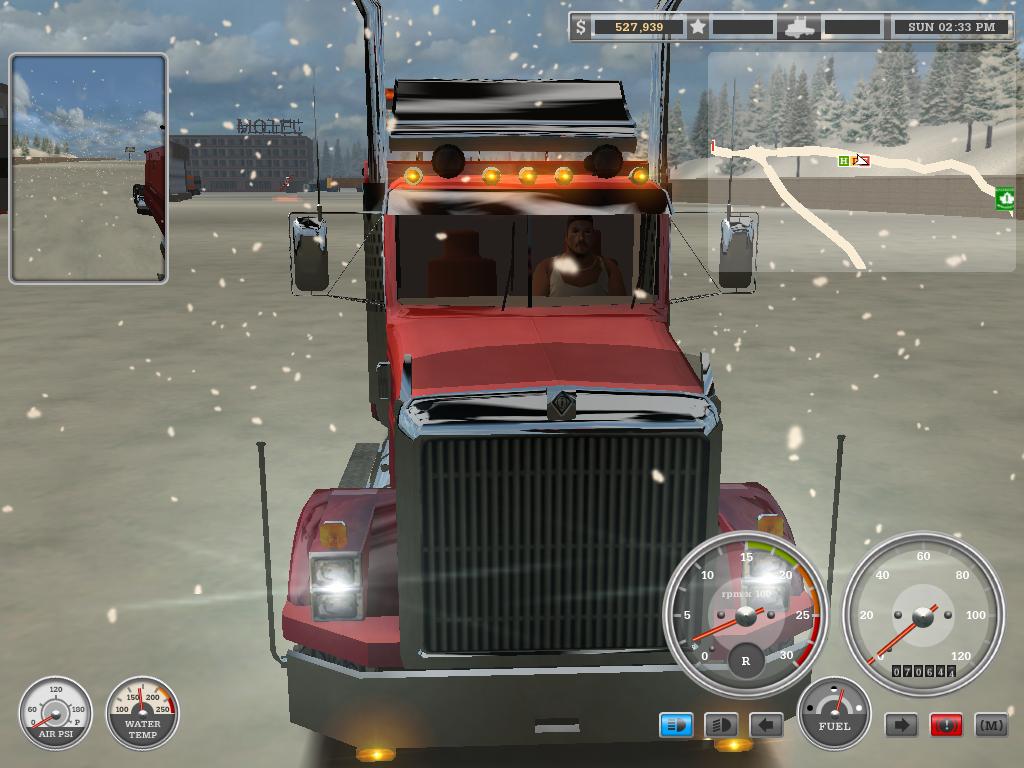Viewport: 1024px width, 768px height.
Task: Activate the right turn signal arrow
Action: (x=901, y=725)
